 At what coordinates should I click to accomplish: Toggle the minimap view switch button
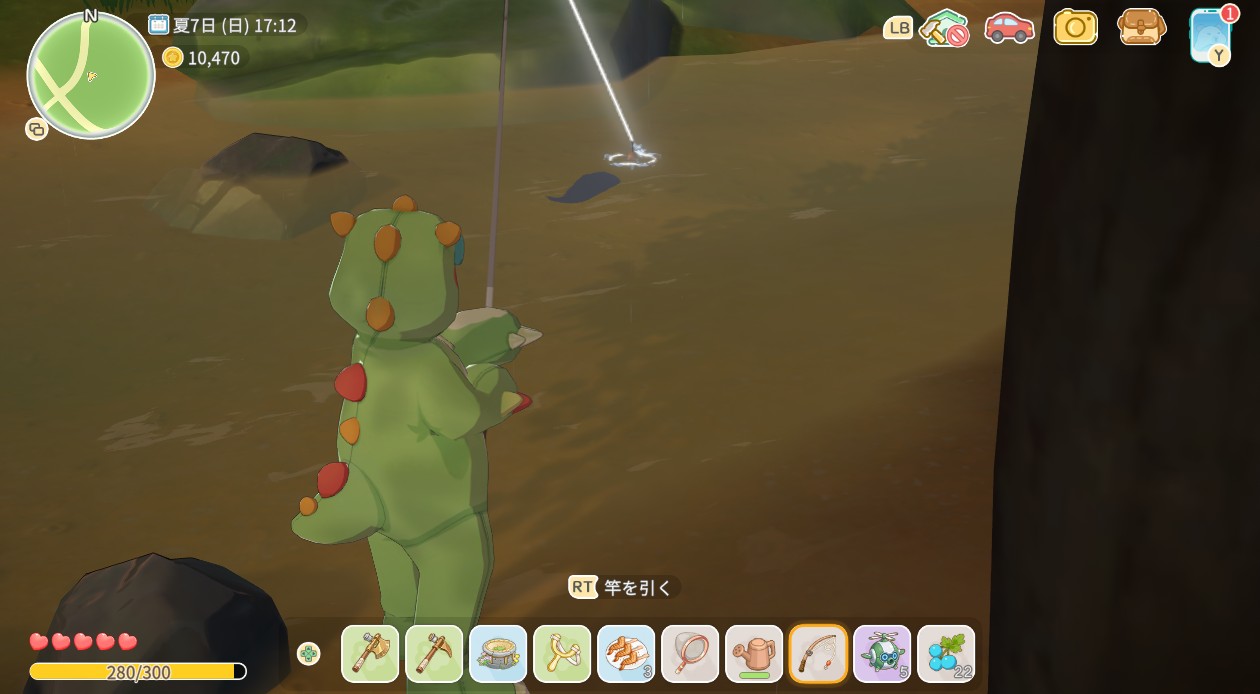(37, 129)
